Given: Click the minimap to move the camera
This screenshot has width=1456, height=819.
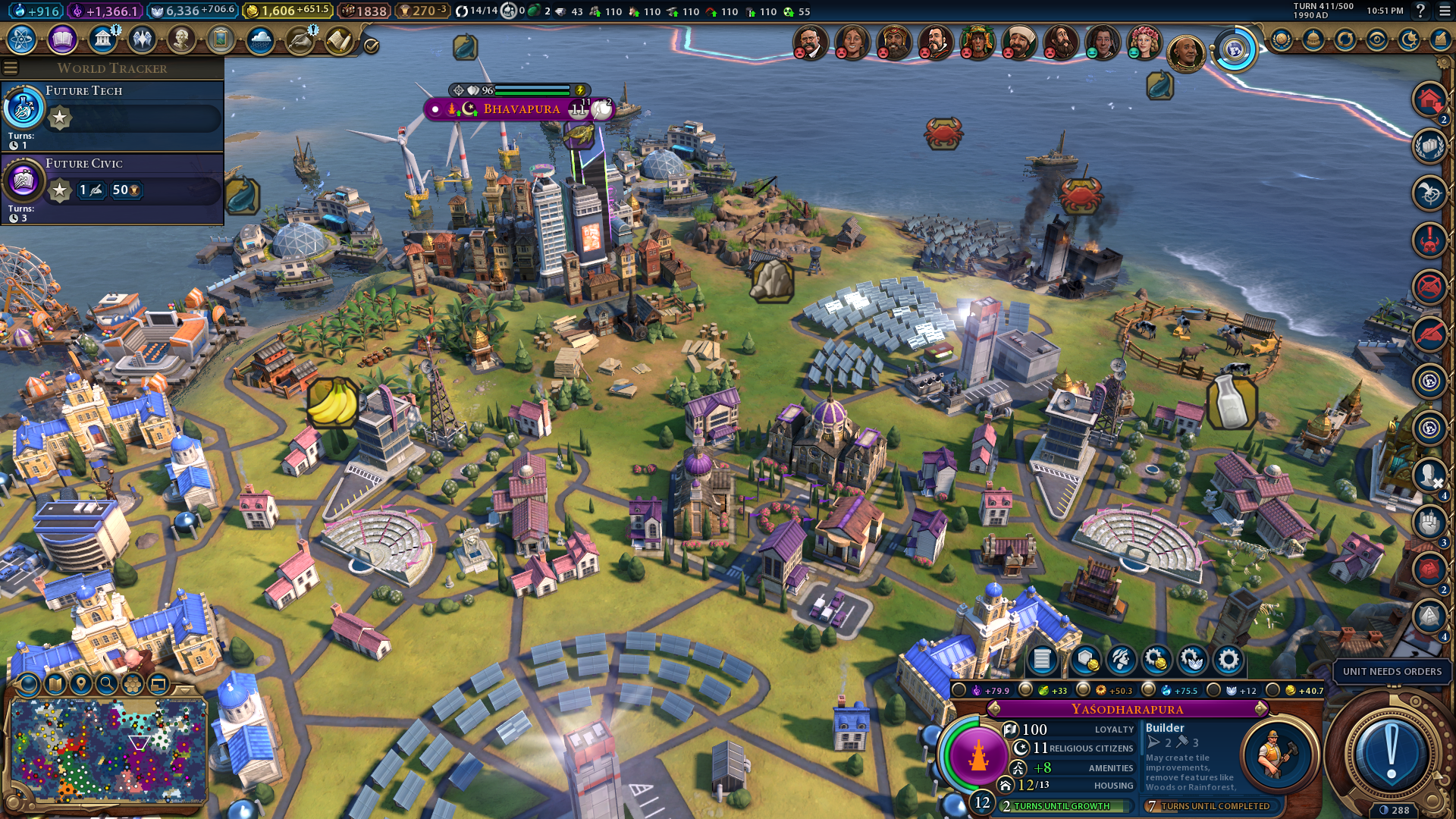Looking at the screenshot, I should tap(108, 751).
